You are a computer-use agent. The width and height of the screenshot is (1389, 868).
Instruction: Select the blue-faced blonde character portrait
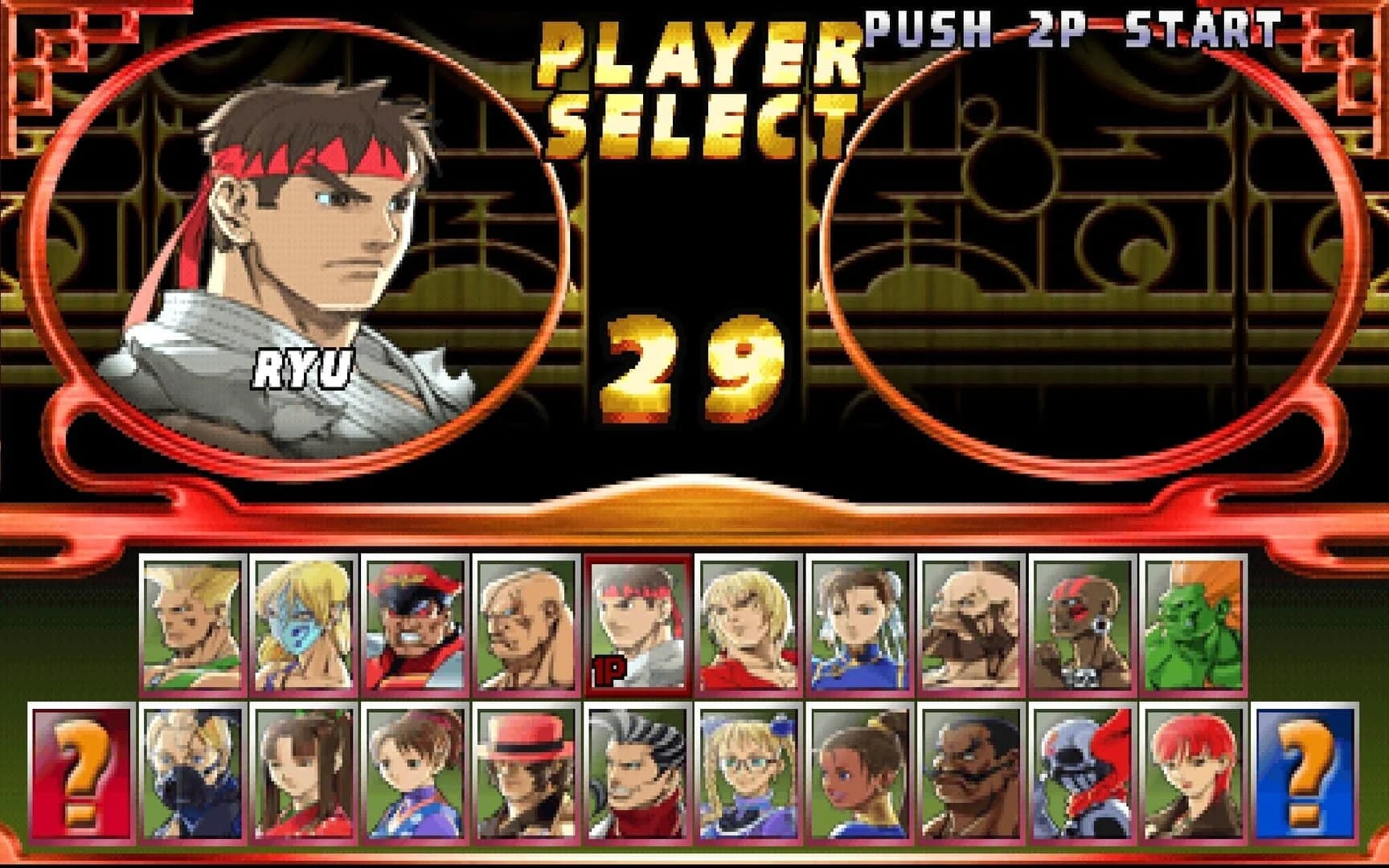pyautogui.click(x=293, y=623)
